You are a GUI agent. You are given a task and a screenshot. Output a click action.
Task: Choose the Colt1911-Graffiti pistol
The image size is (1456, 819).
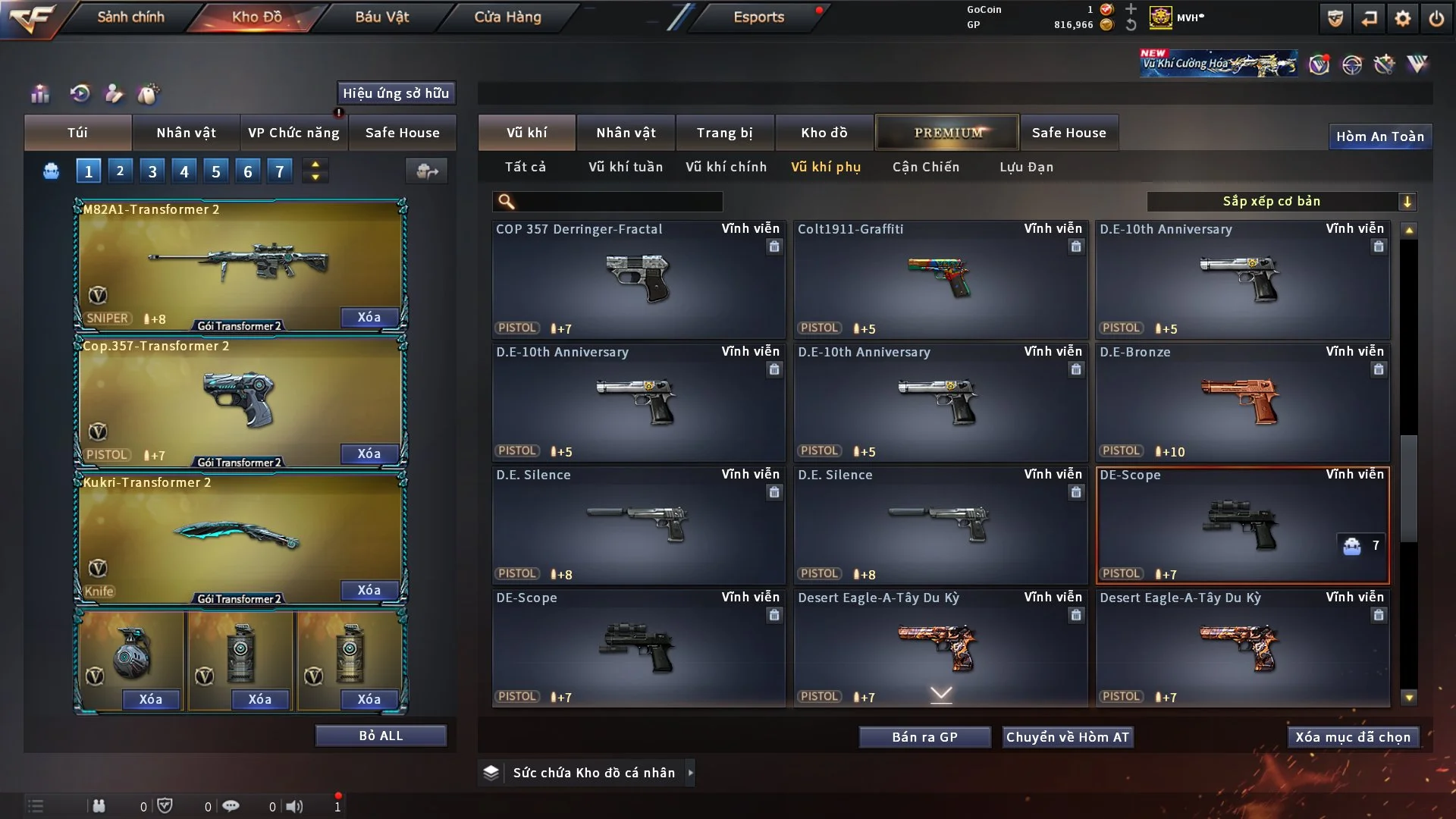[940, 279]
